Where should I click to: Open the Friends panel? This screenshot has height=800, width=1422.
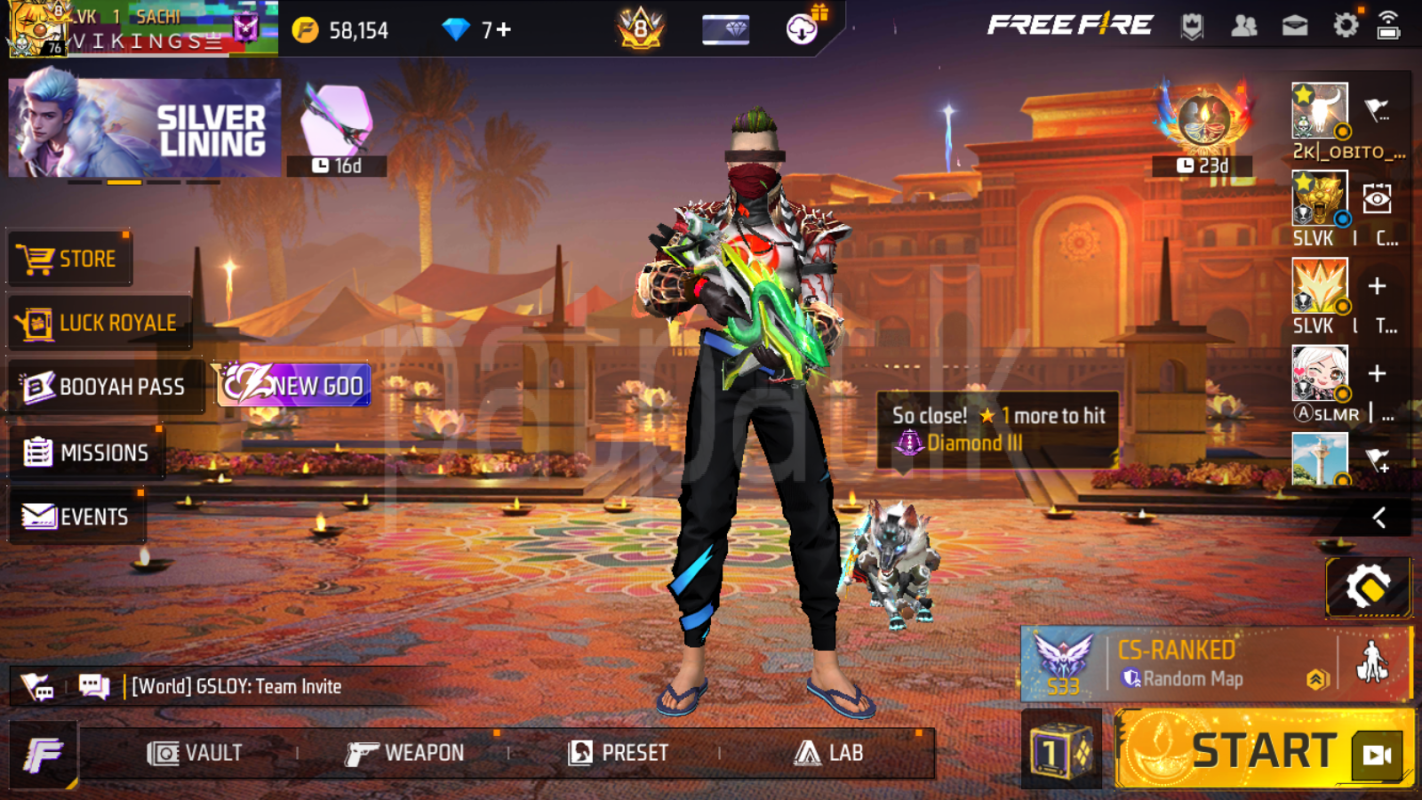(x=1245, y=27)
